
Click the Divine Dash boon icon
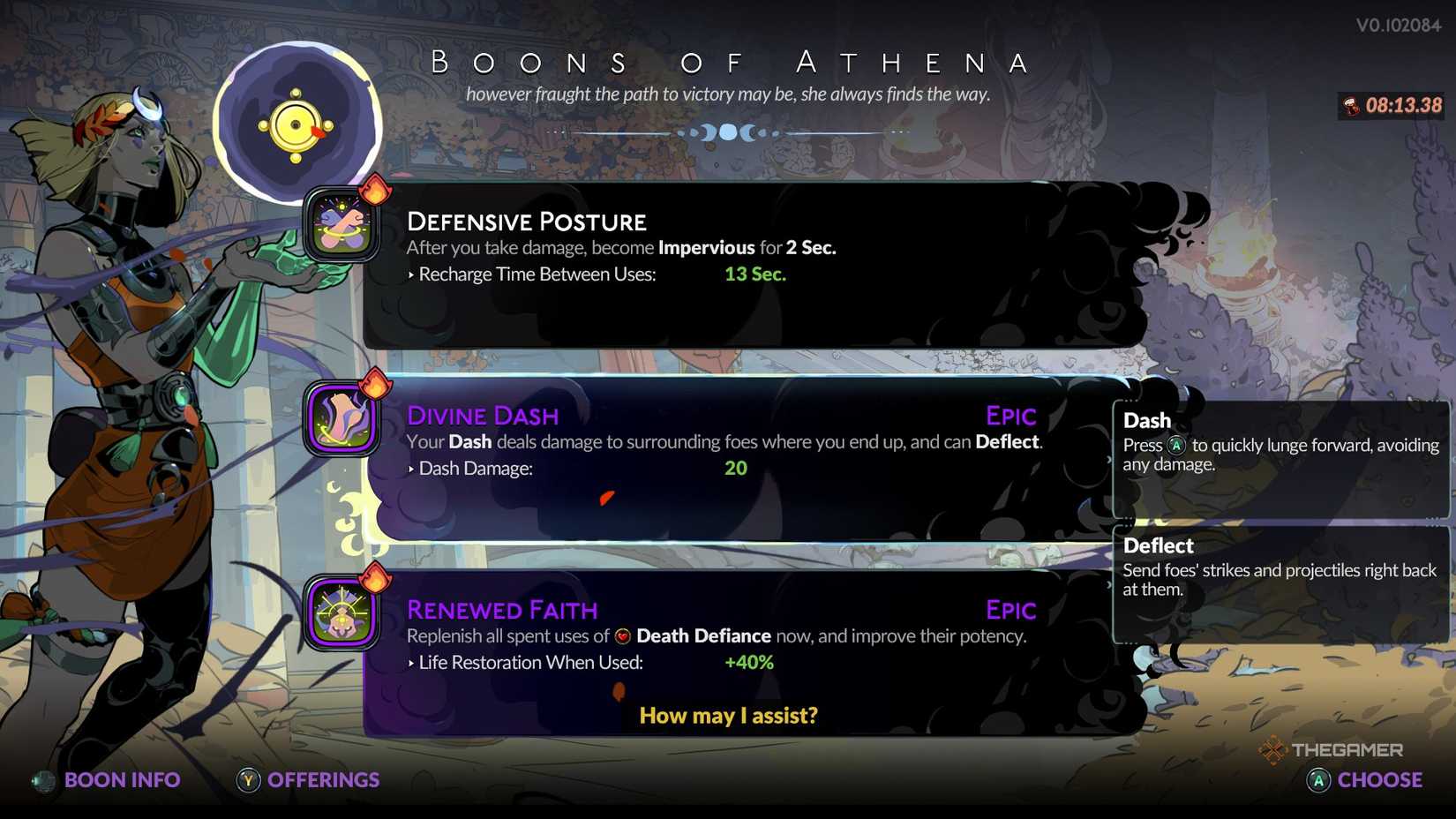341,420
